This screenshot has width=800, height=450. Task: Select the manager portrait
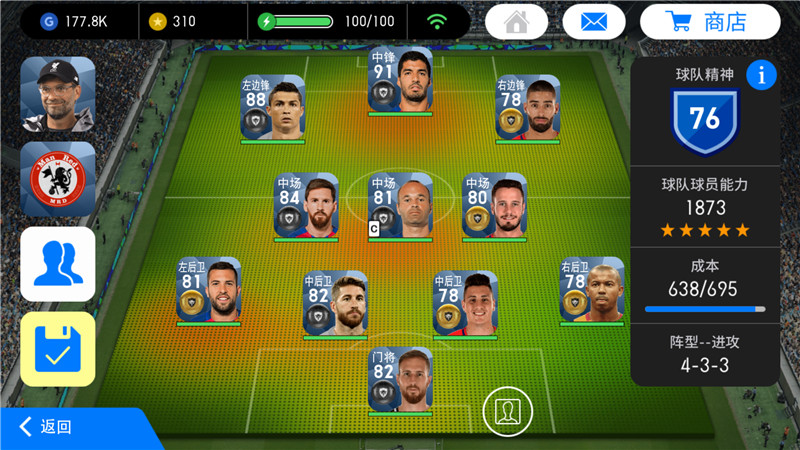tap(58, 93)
